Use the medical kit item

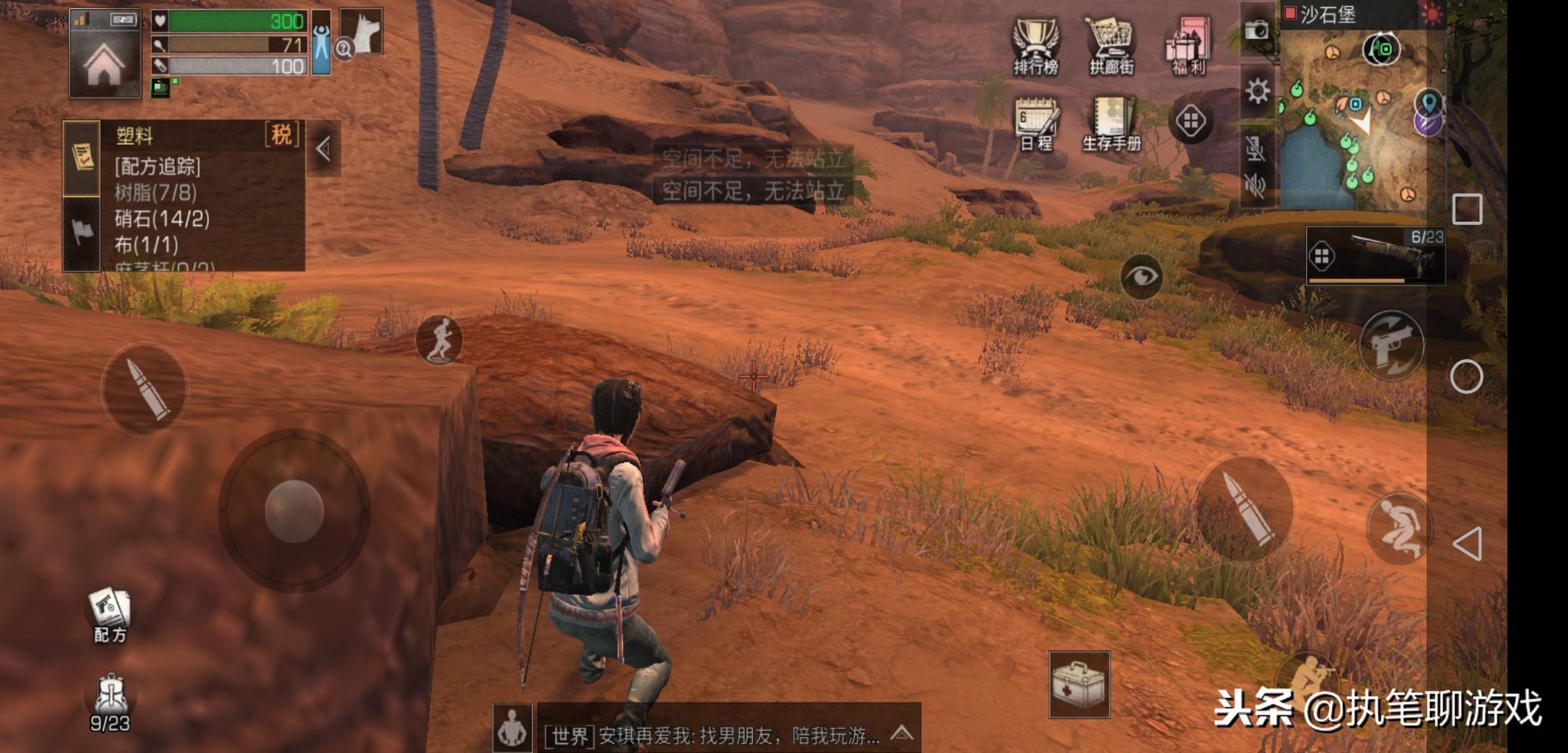pyautogui.click(x=1079, y=685)
